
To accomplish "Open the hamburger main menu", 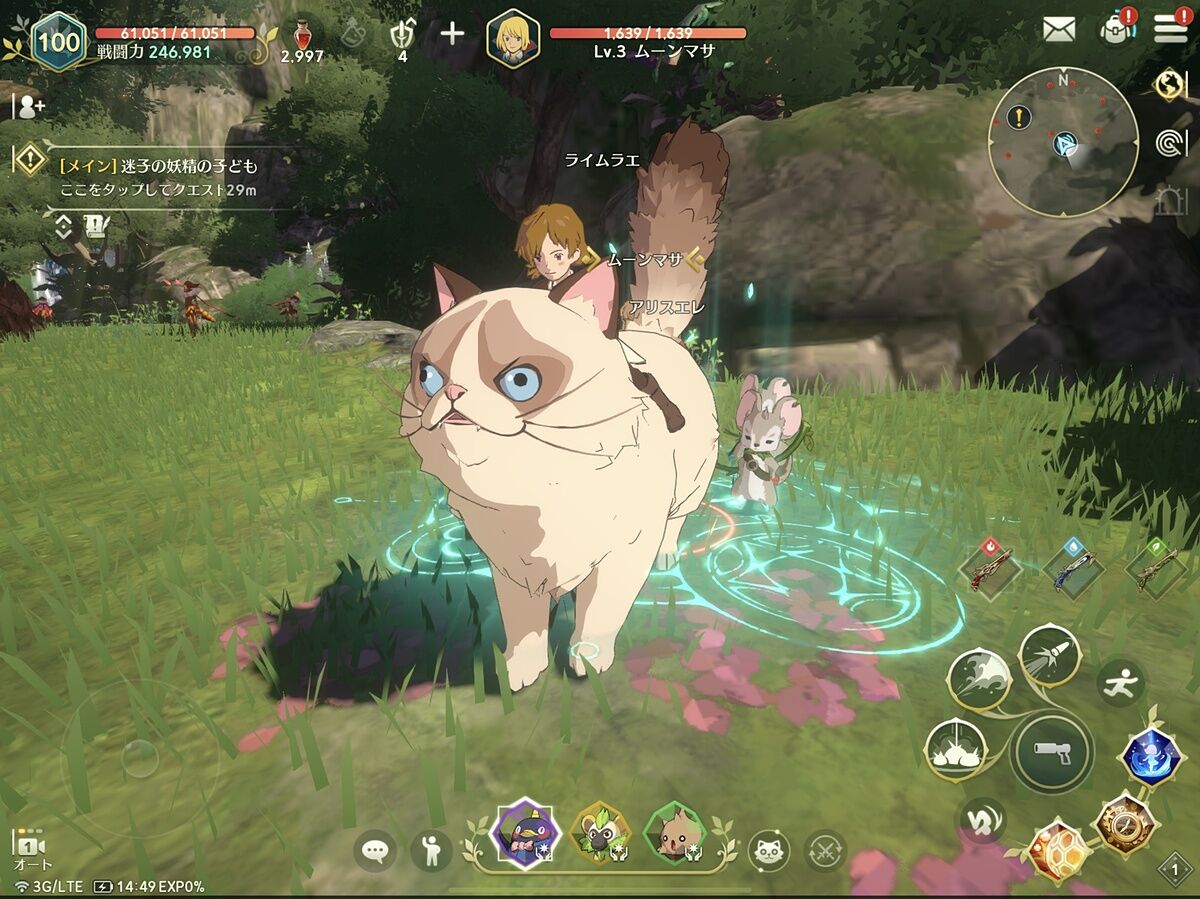I will (x=1170, y=28).
